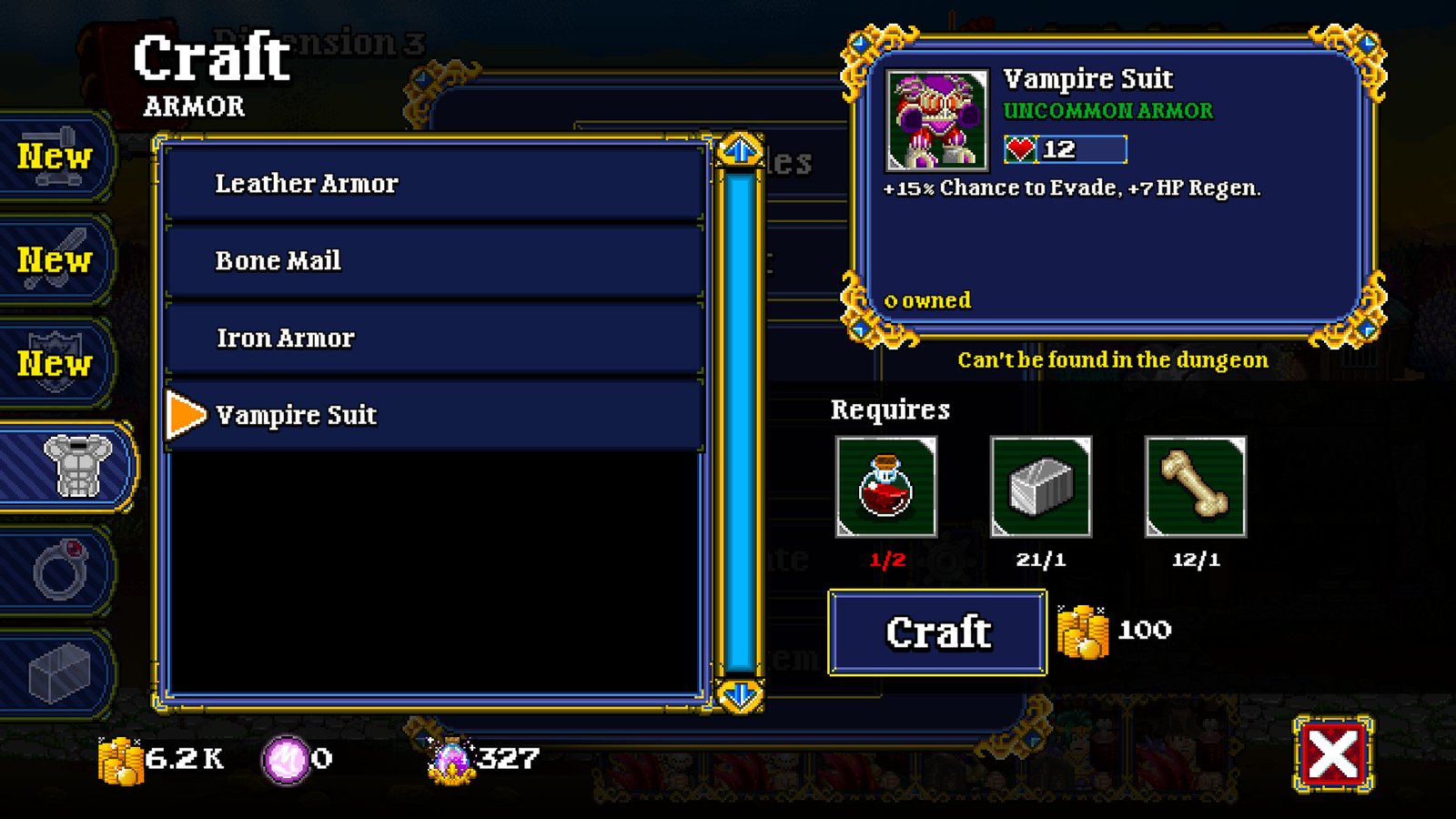Select the hammer crafting category icon
1456x819 pixels.
pyautogui.click(x=53, y=157)
